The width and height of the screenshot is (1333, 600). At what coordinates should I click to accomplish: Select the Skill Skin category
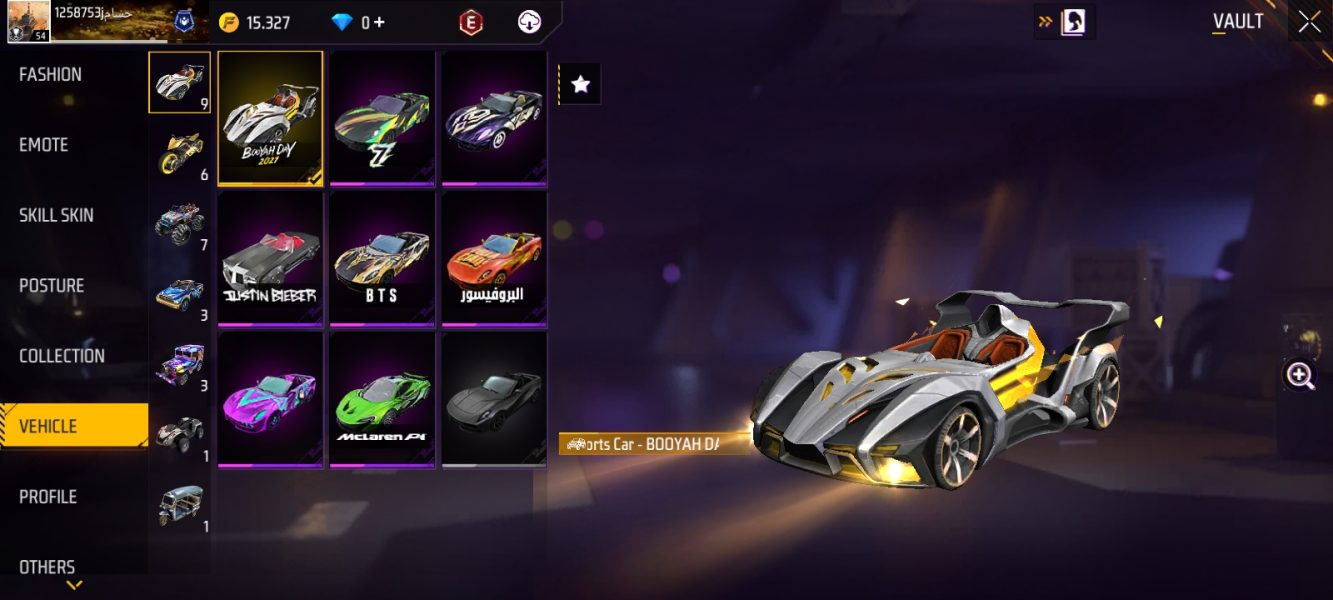(x=57, y=215)
